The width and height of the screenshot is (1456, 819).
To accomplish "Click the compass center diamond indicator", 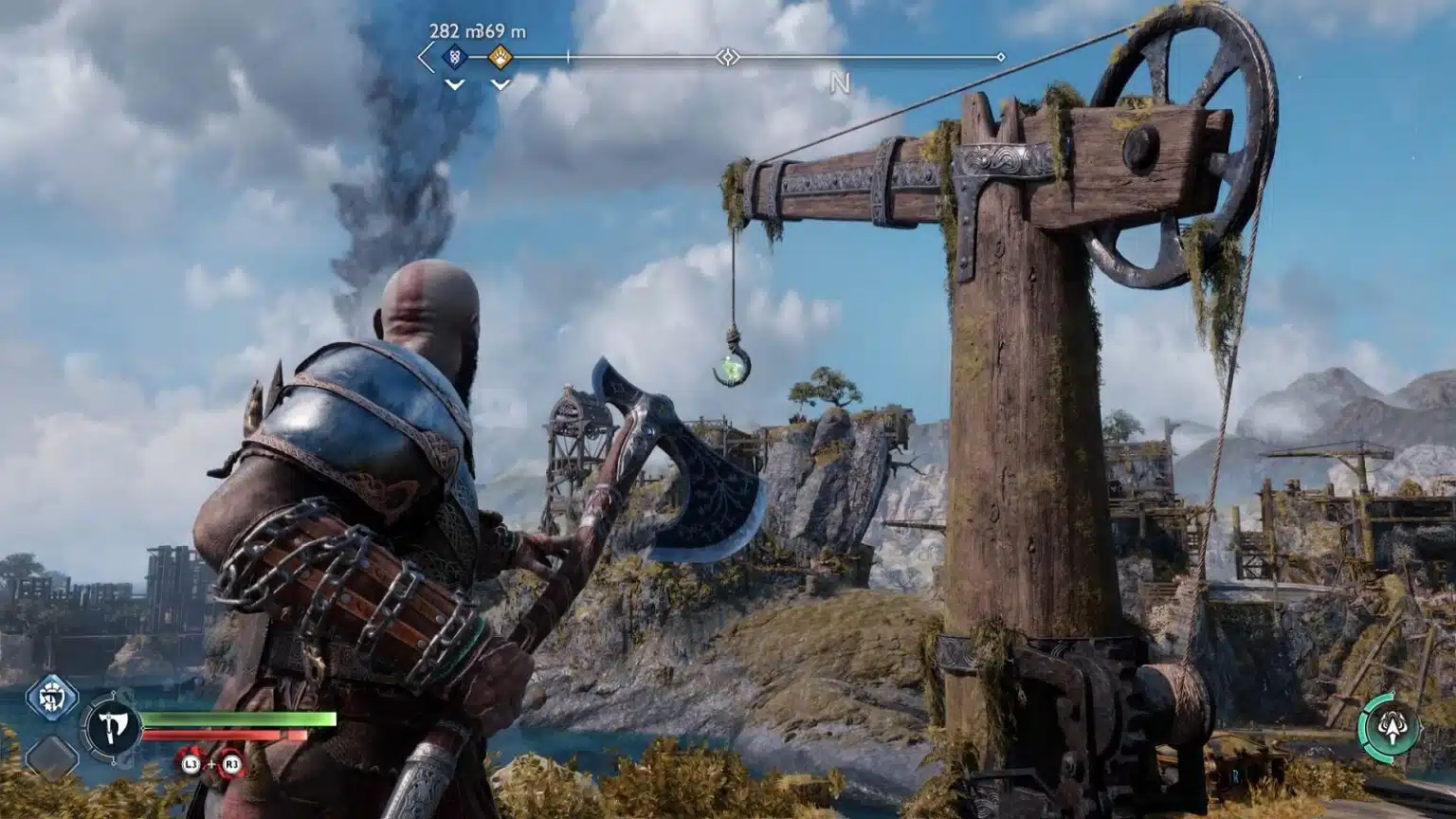I will pyautogui.click(x=727, y=58).
